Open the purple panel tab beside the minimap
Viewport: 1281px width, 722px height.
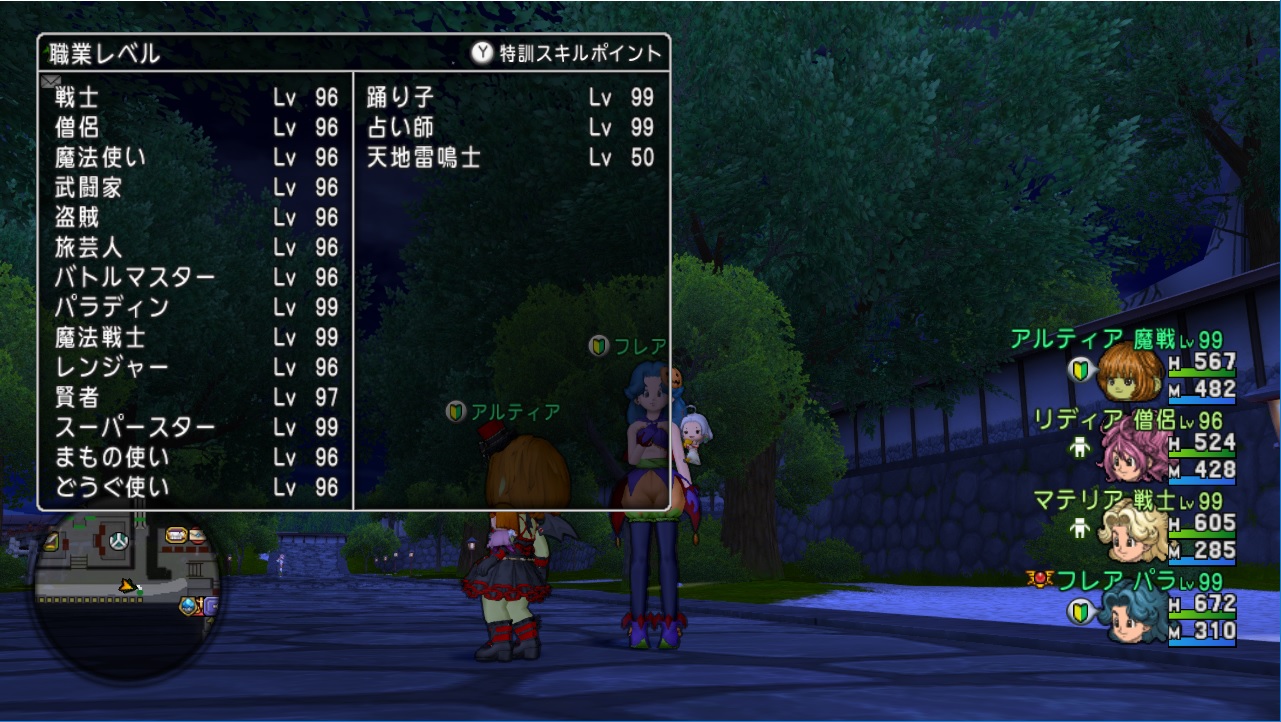211,606
